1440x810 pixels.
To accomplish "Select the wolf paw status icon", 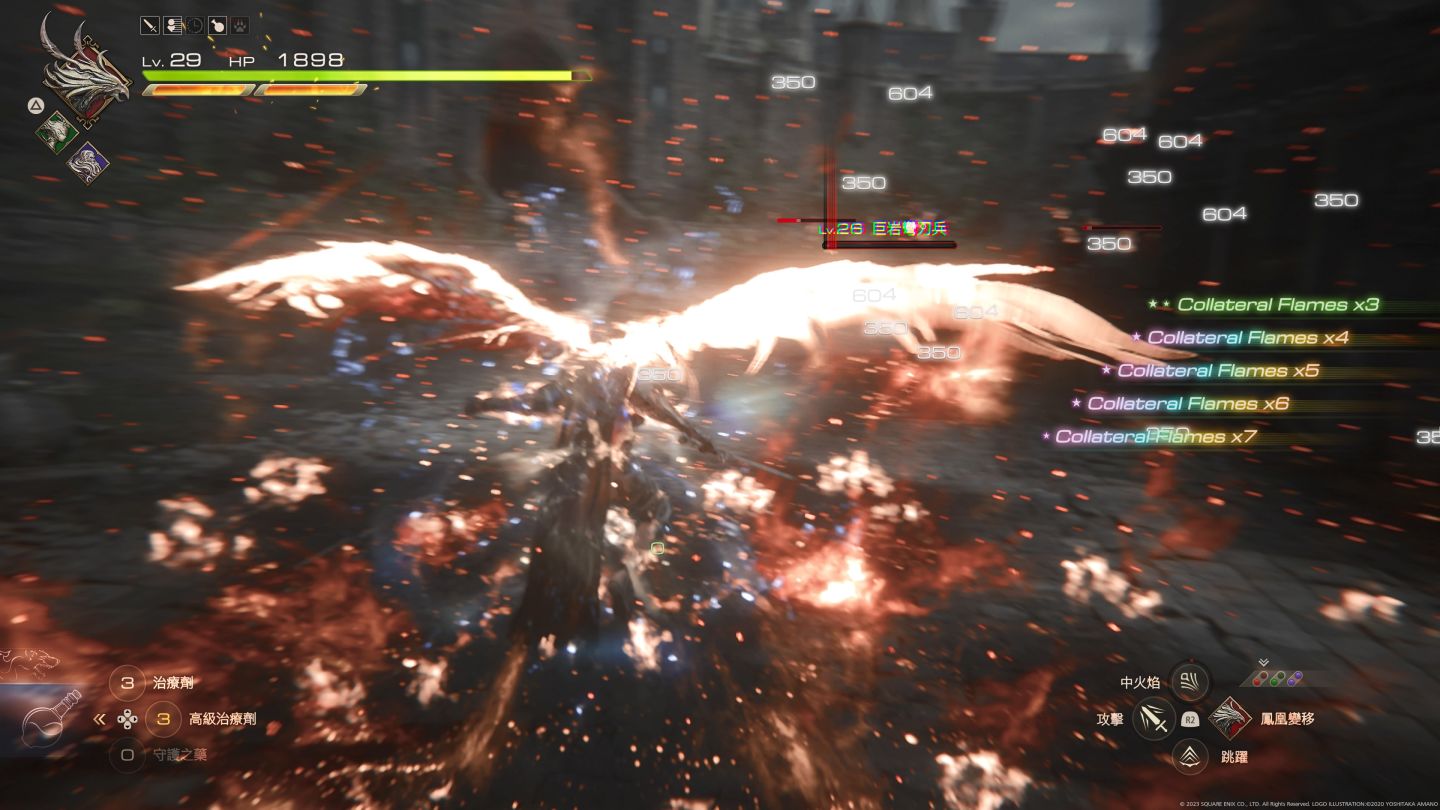I will click(x=240, y=27).
